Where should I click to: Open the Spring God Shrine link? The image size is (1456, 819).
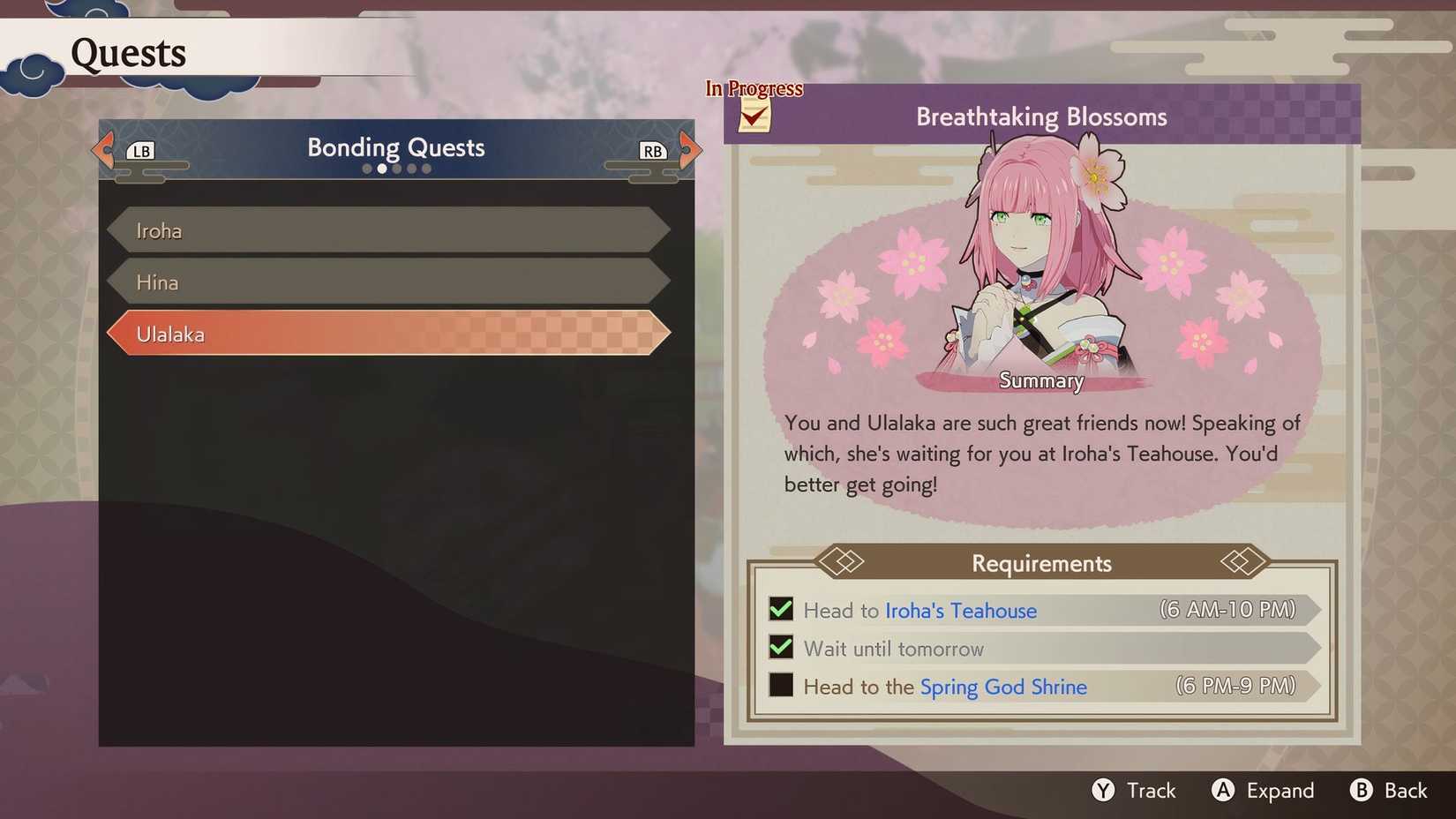(1003, 686)
